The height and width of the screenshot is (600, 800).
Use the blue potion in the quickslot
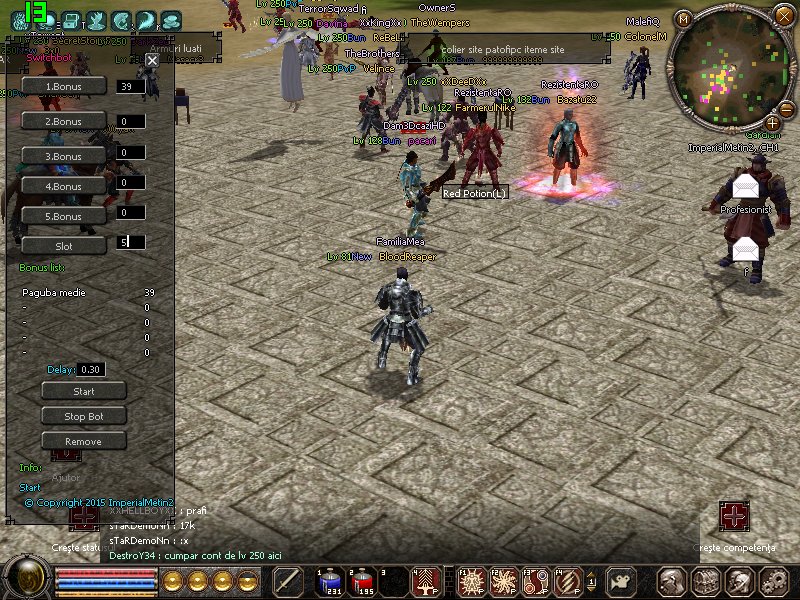[329, 581]
